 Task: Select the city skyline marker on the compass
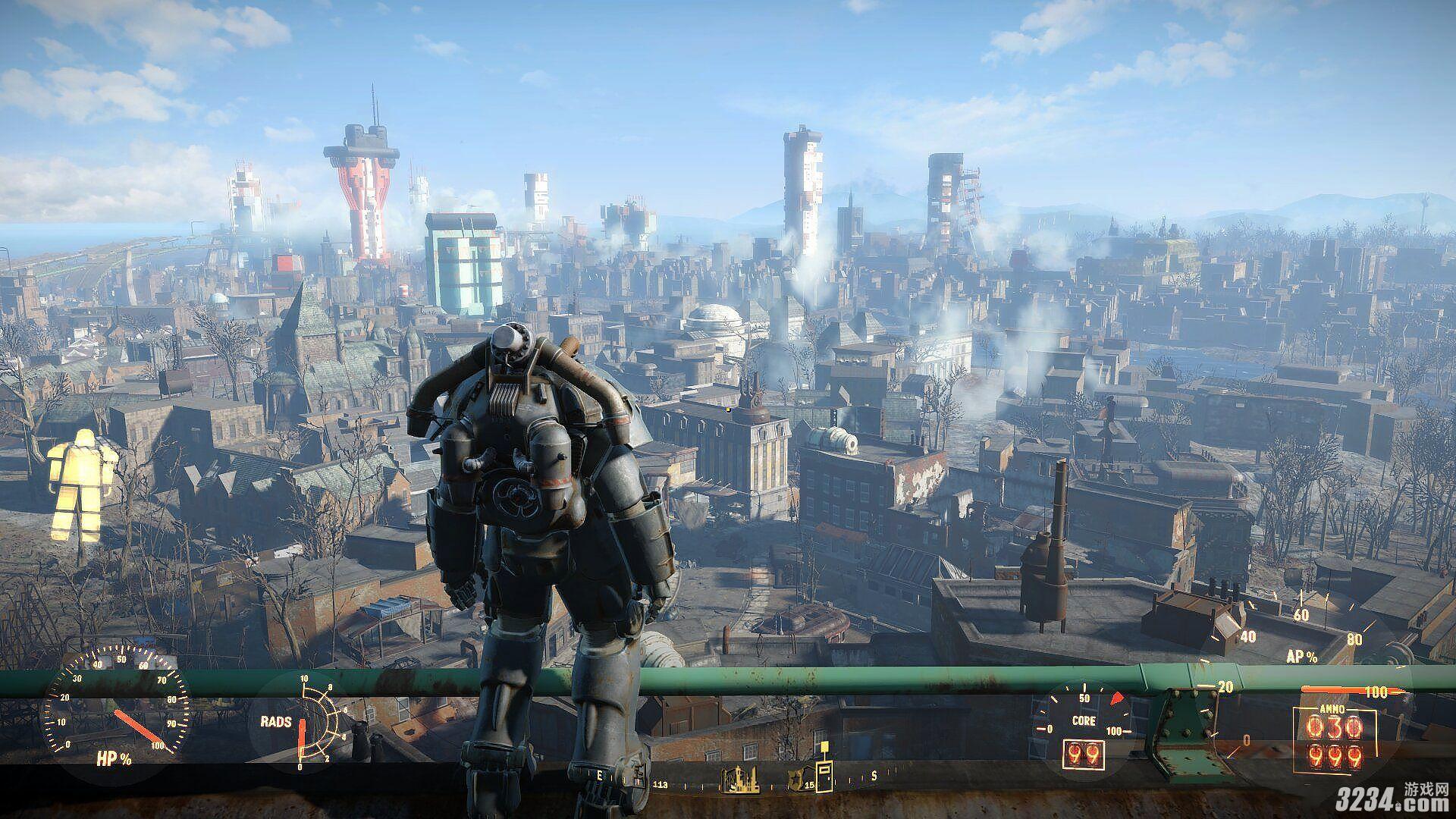pyautogui.click(x=739, y=779)
